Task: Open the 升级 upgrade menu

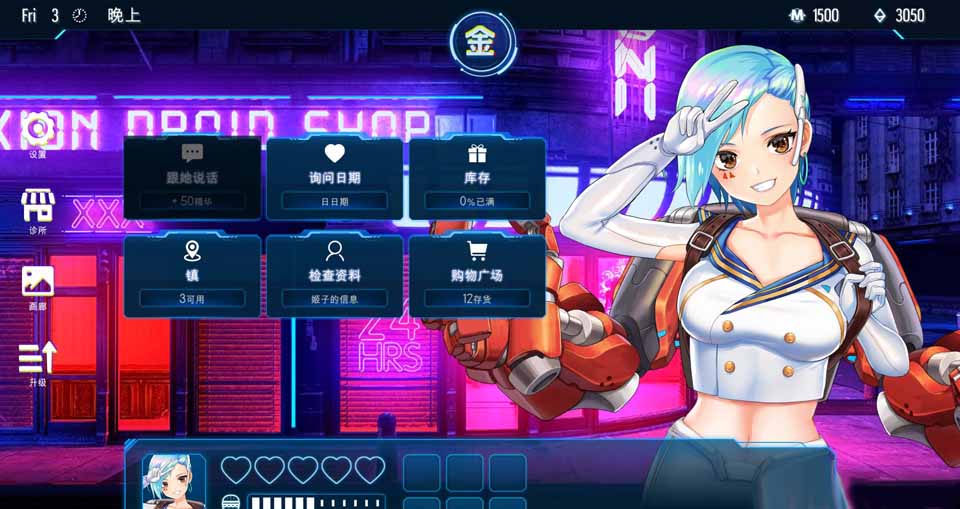Action: point(37,360)
